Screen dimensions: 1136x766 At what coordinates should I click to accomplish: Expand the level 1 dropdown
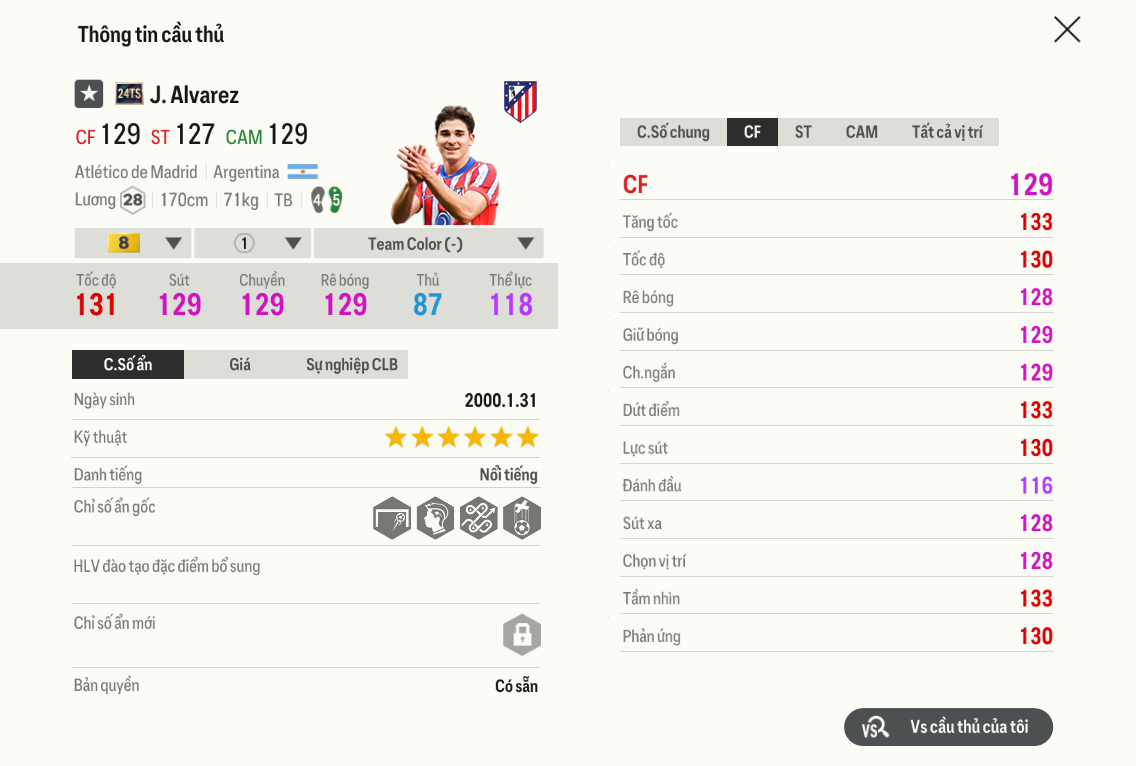point(253,243)
